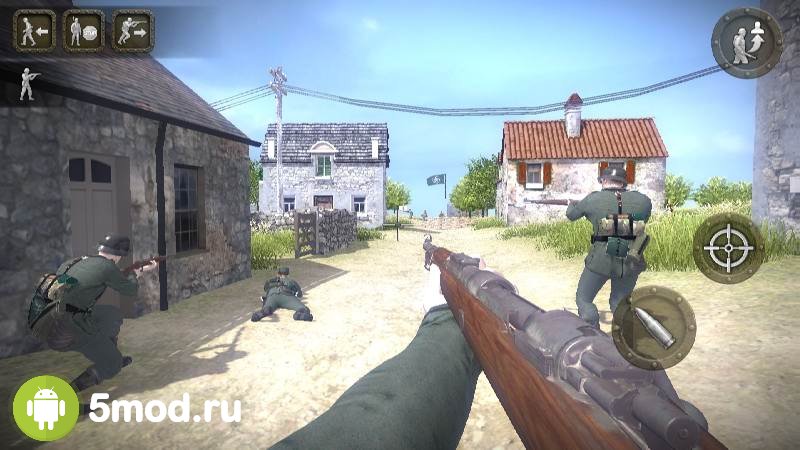Tap the squad stop command icon
The height and width of the screenshot is (450, 800).
[x=84, y=30]
